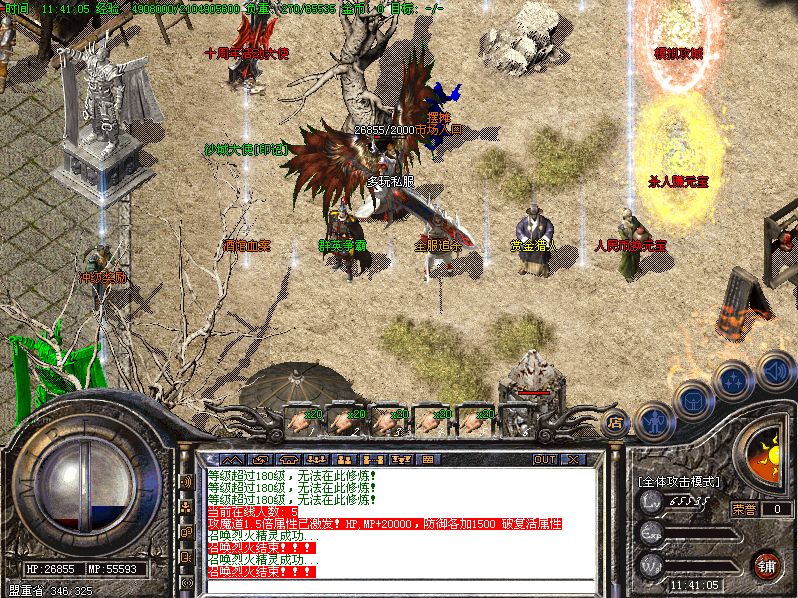
Task: Click the OUT button above chat
Action: click(x=545, y=459)
